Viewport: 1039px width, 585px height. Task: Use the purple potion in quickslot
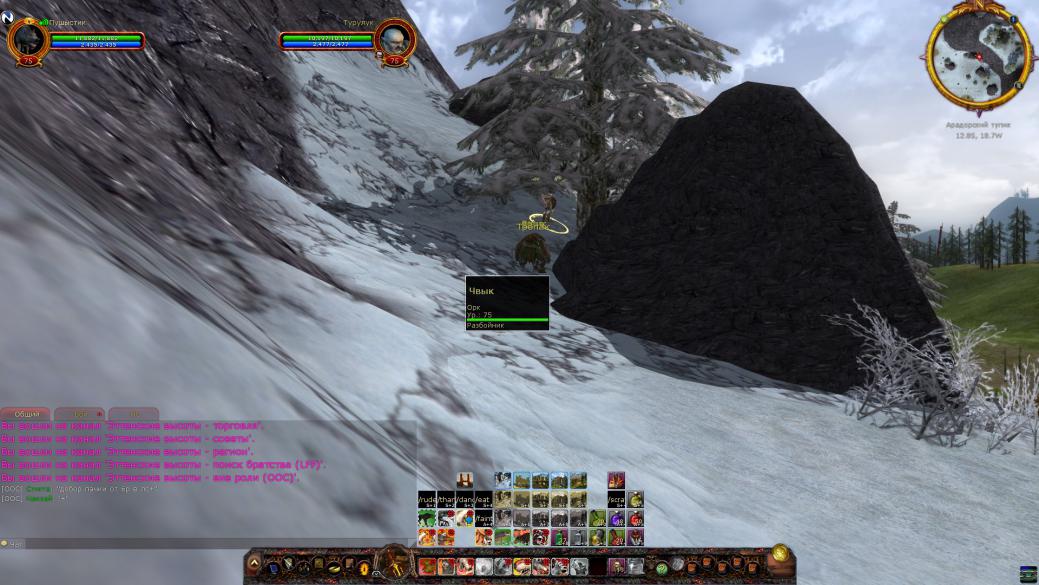616,518
